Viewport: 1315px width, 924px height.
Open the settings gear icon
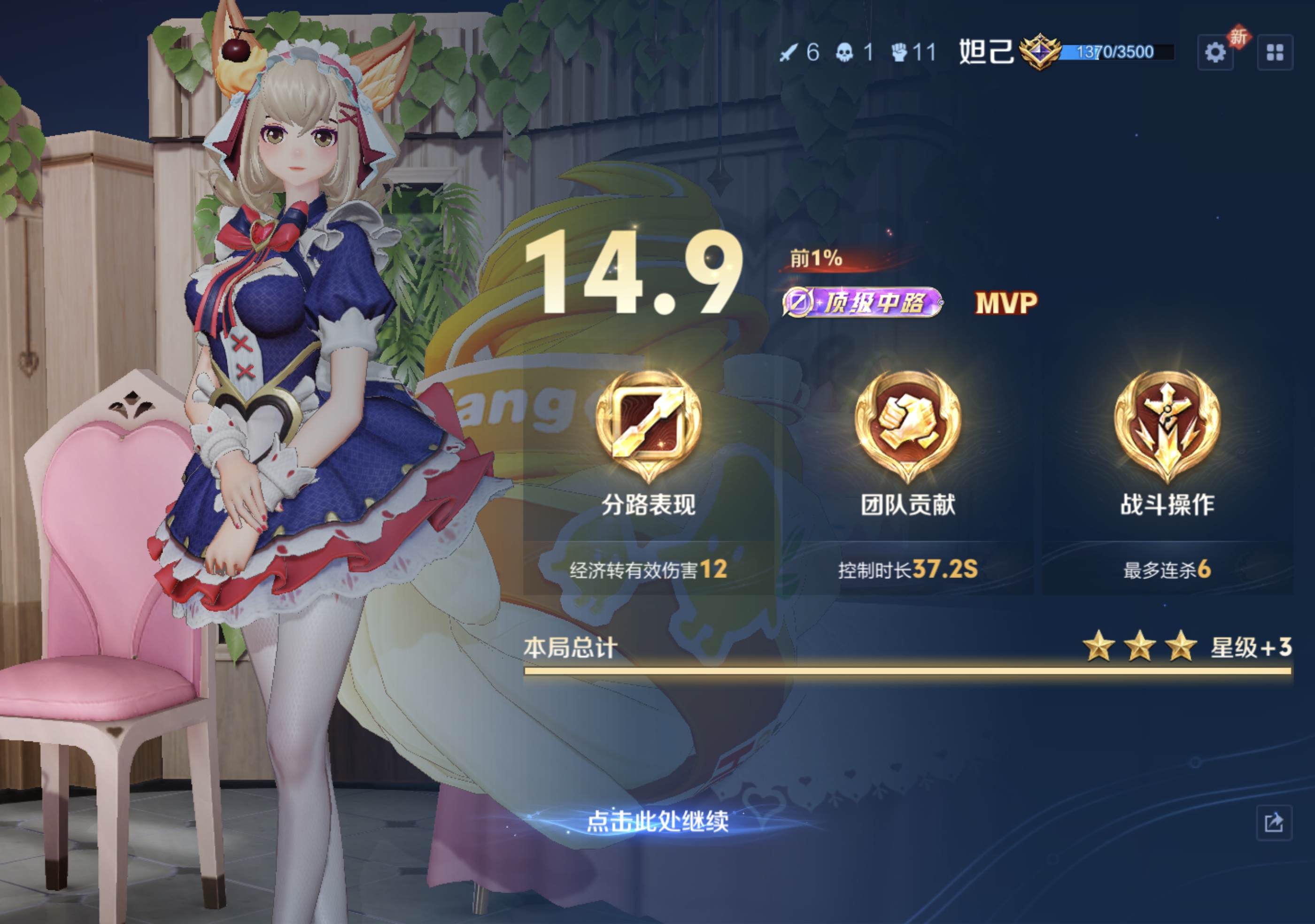(x=1215, y=53)
